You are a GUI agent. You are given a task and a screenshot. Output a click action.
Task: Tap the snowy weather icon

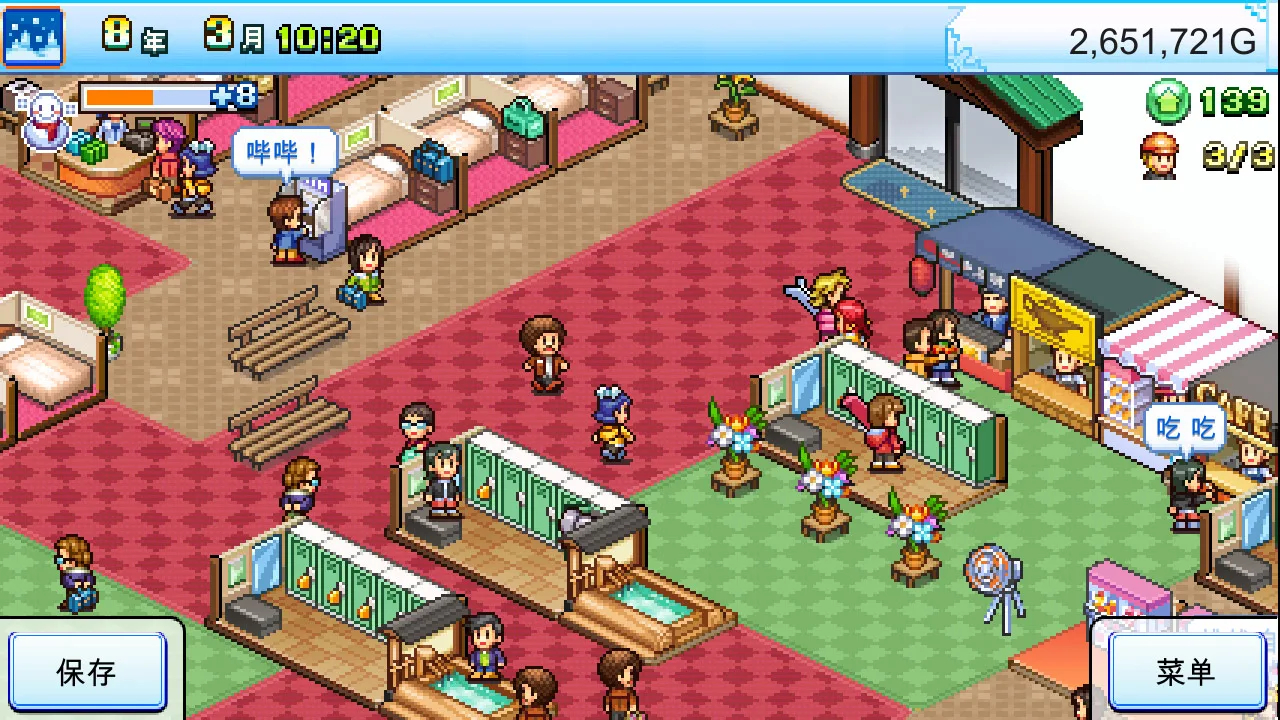tap(33, 37)
